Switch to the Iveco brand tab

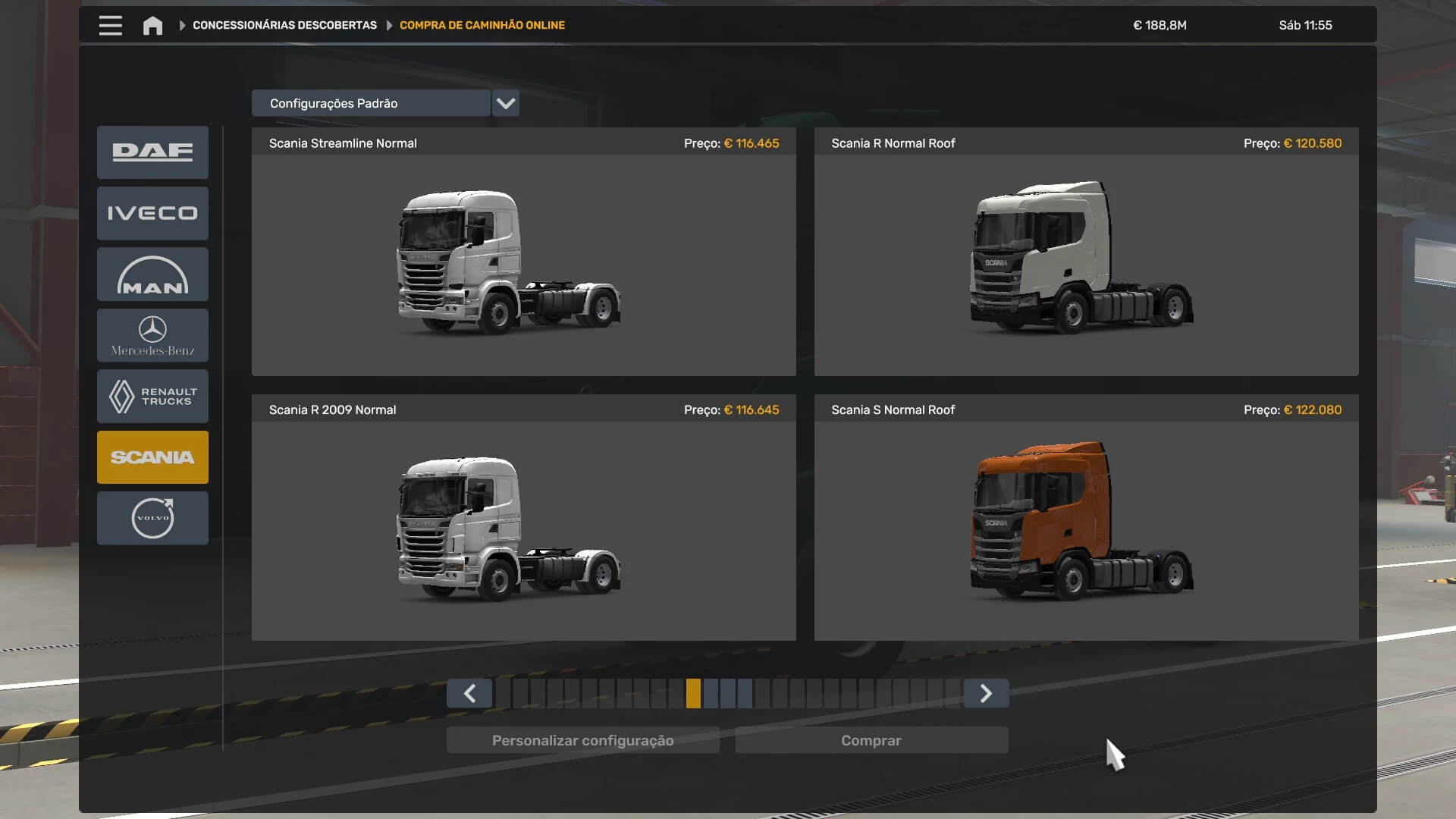point(152,213)
